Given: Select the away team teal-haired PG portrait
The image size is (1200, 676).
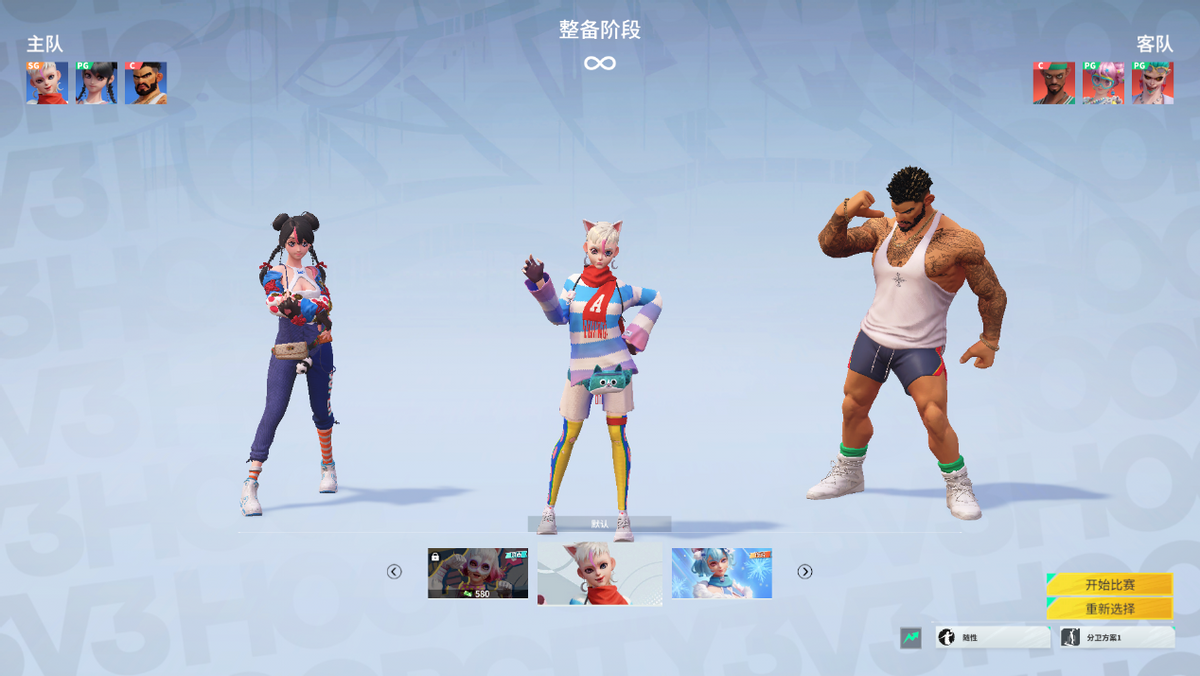Looking at the screenshot, I should coord(1152,83).
